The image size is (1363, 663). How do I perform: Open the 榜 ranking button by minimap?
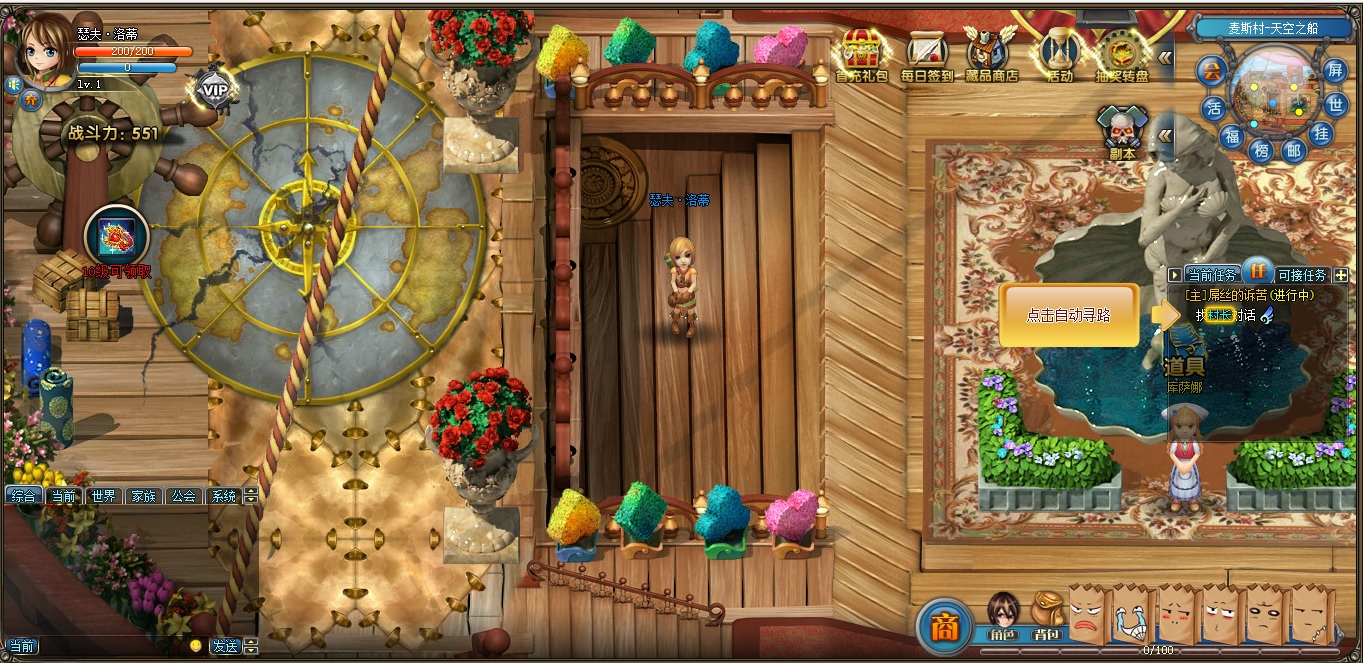point(1261,151)
